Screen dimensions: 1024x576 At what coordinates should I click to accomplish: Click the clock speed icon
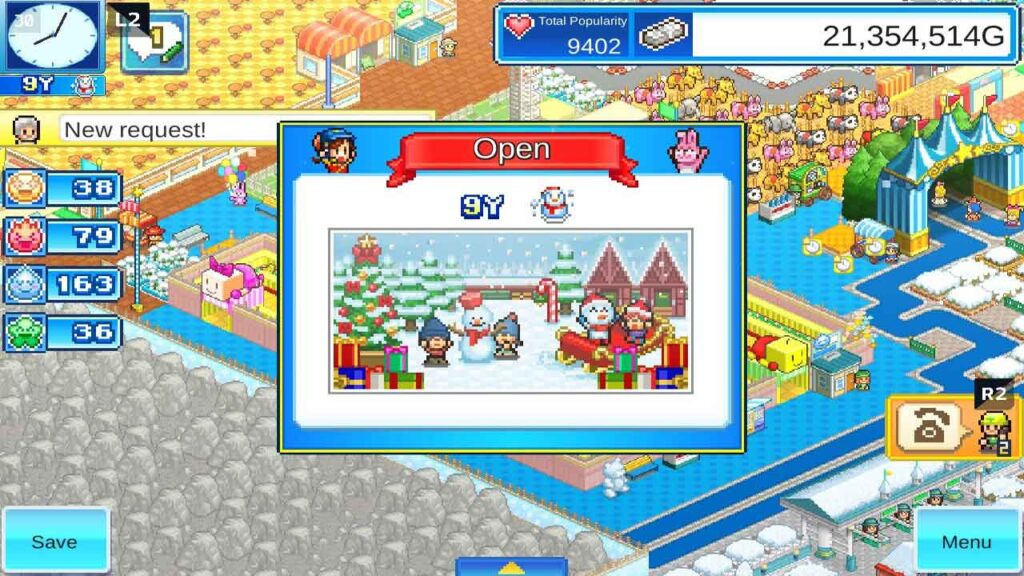pyautogui.click(x=52, y=37)
